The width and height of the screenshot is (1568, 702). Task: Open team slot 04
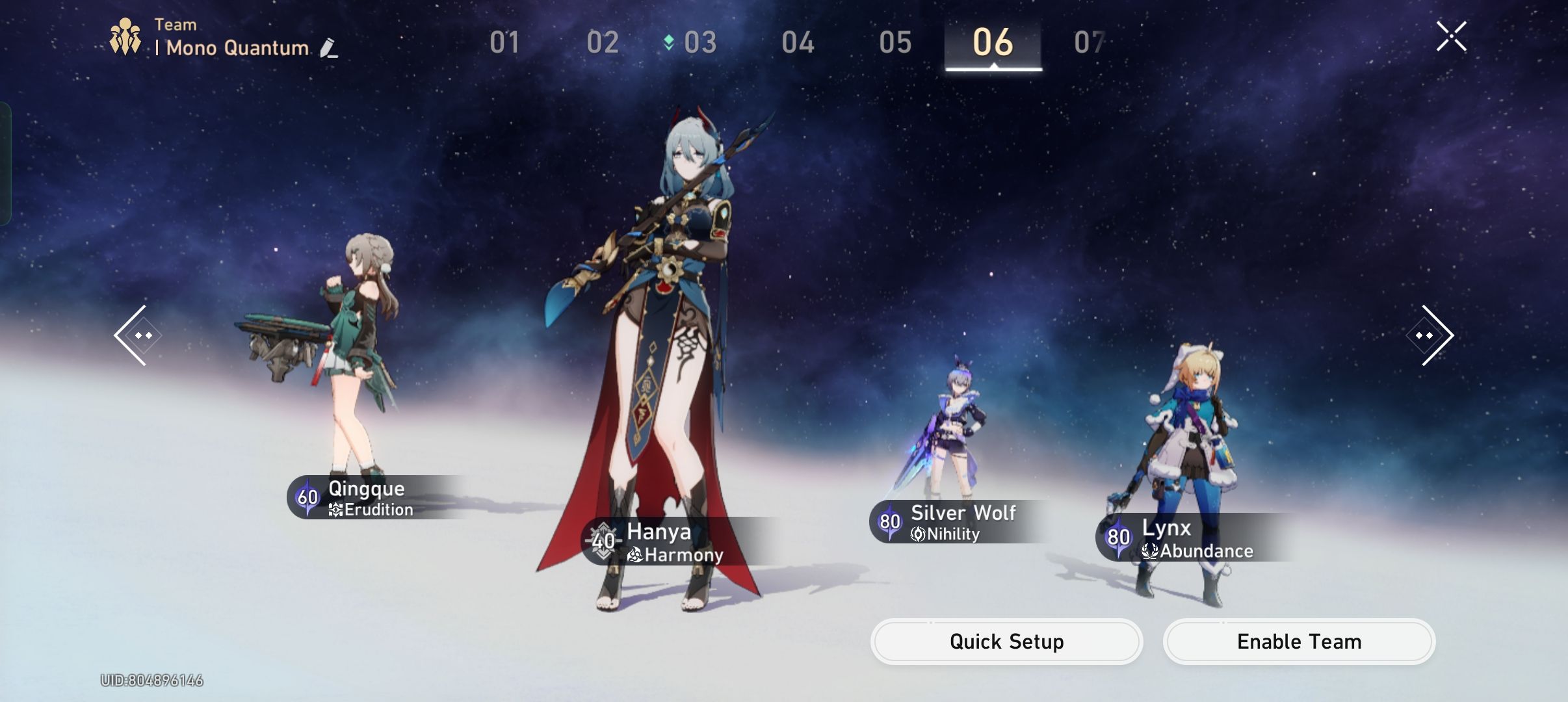click(x=797, y=42)
